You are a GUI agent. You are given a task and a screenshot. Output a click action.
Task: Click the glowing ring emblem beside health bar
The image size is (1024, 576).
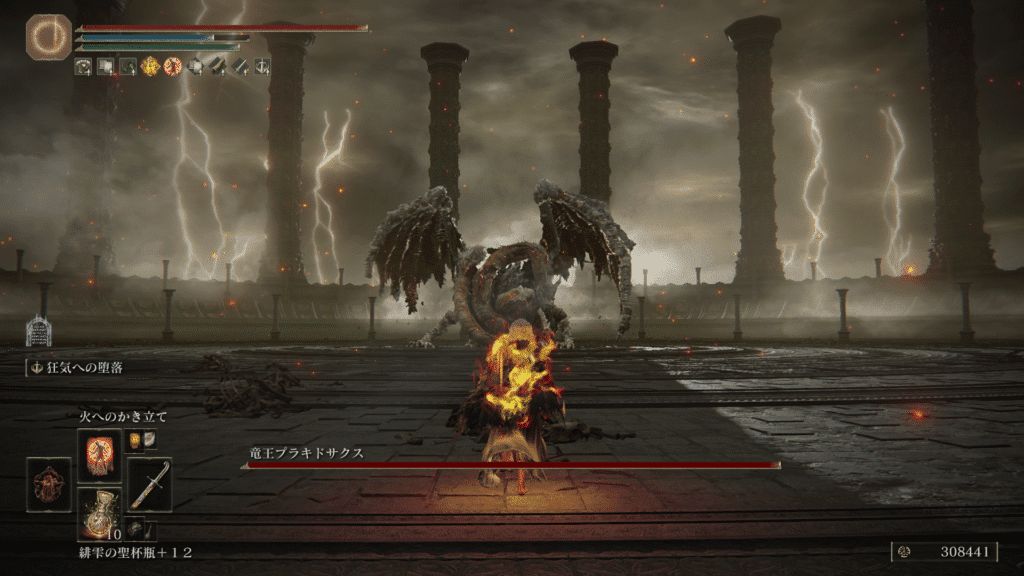pyautogui.click(x=49, y=38)
